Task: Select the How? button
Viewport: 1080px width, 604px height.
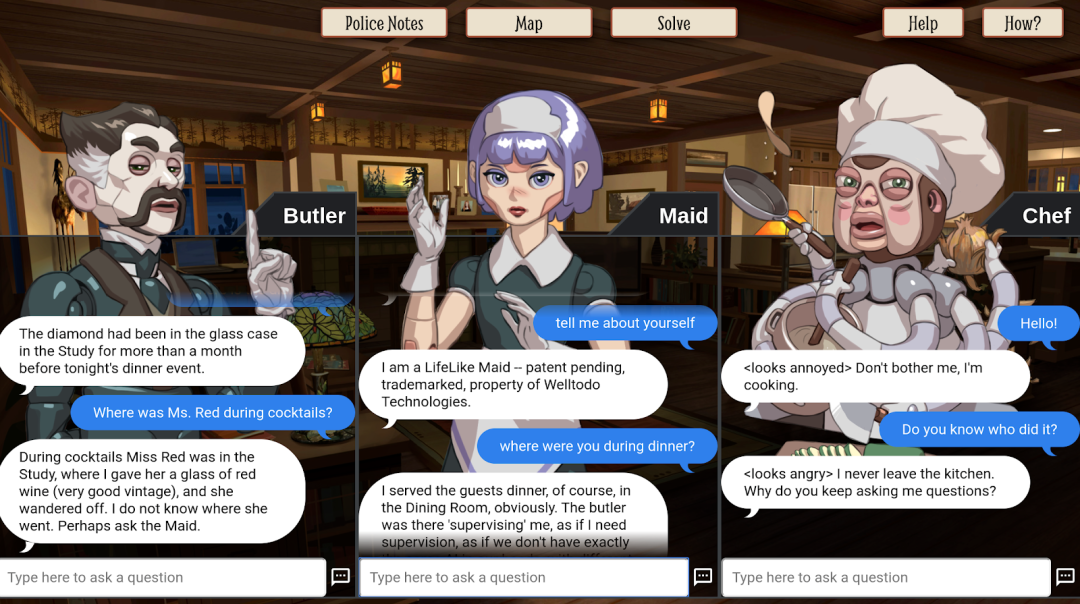Action: click(1022, 23)
